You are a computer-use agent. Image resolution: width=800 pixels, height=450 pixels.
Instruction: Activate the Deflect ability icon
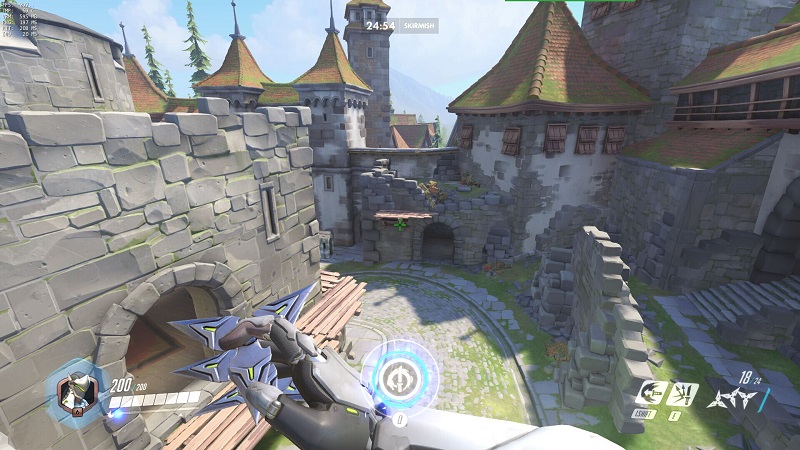pyautogui.click(x=683, y=393)
